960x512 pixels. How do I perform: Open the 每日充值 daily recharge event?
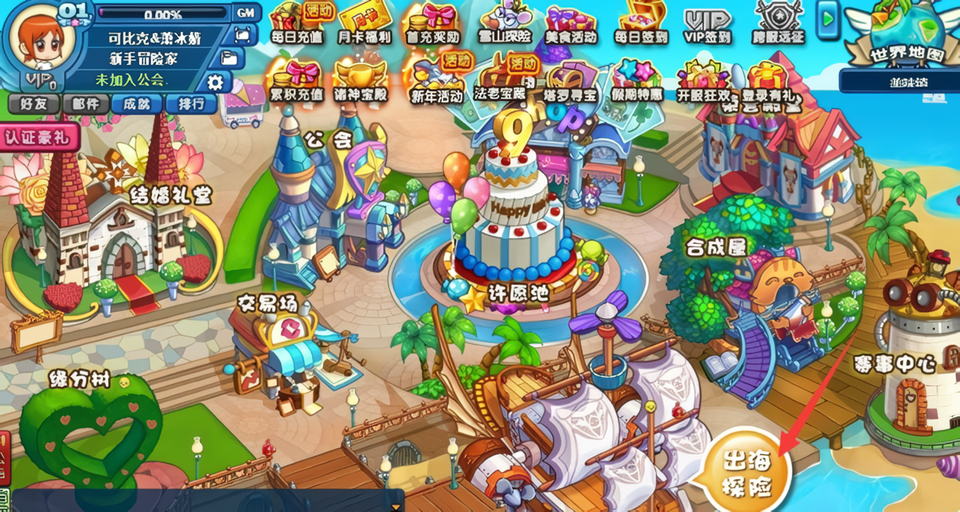pos(297,24)
